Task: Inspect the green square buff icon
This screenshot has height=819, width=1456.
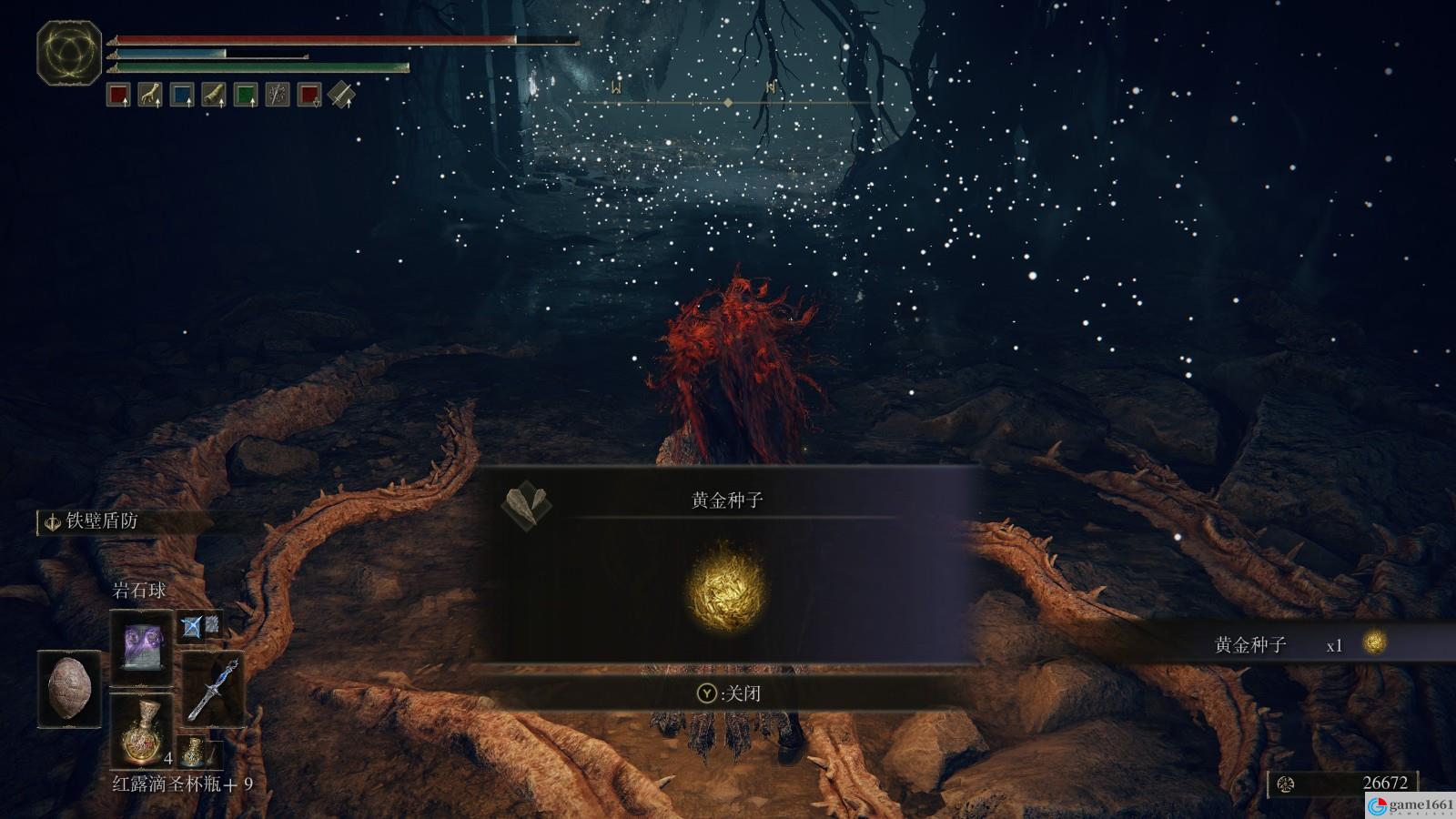Action: click(x=246, y=95)
